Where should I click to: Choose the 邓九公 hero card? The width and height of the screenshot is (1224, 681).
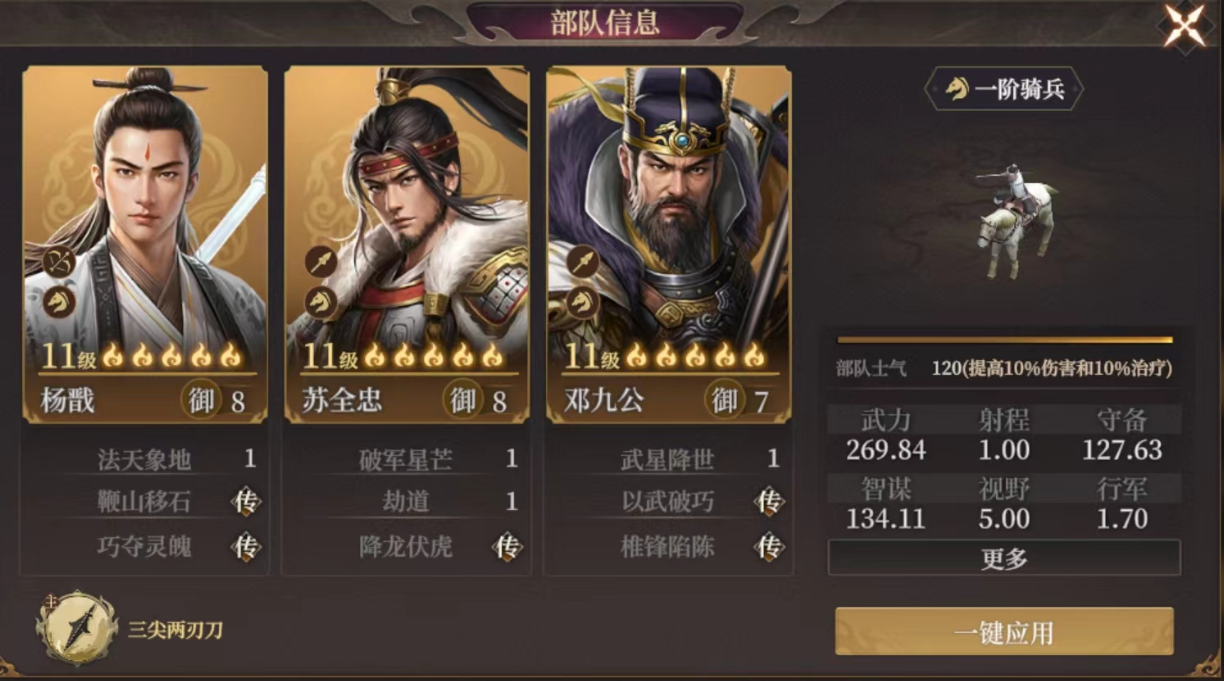pos(669,240)
